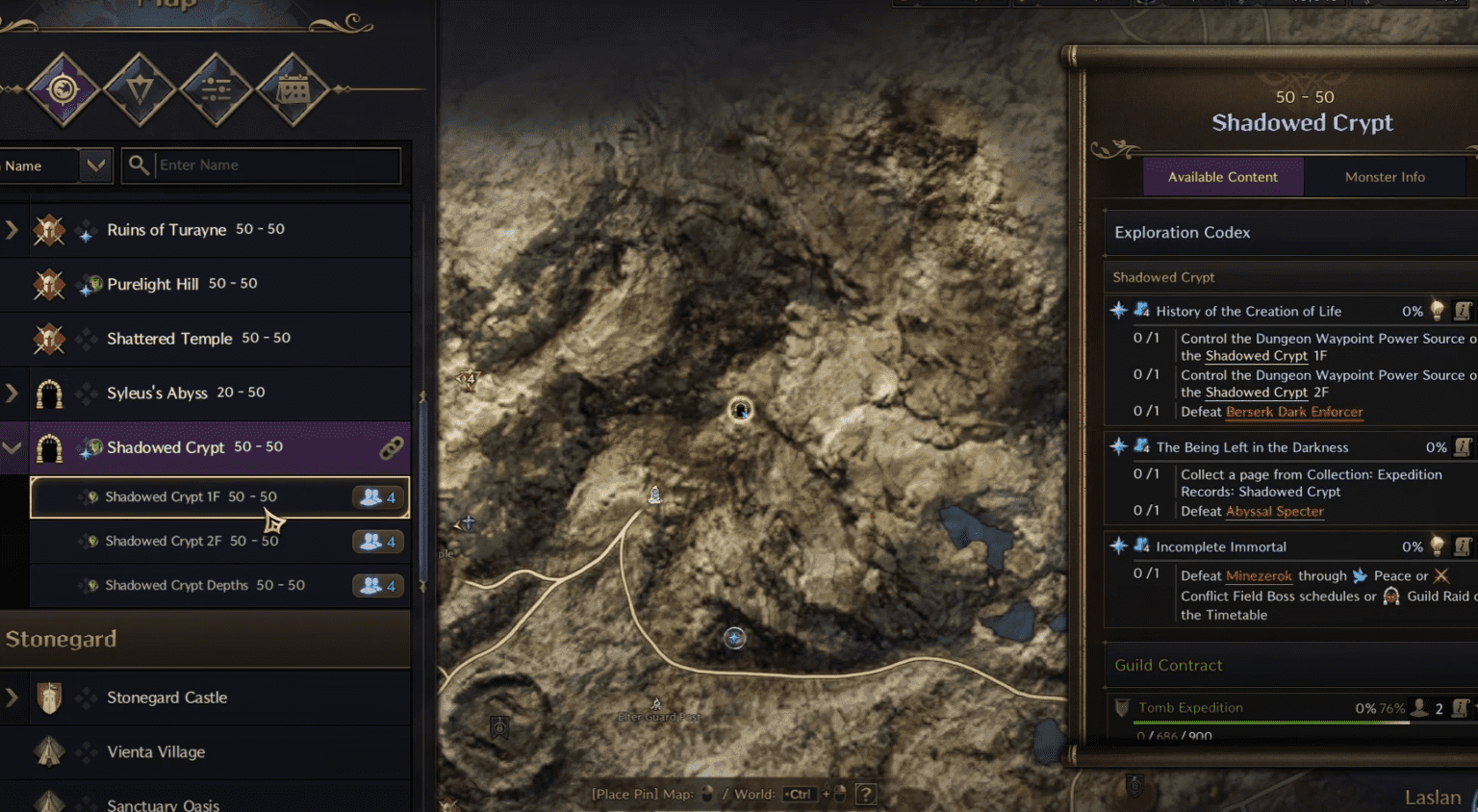Click the Berserk Dark Enforcer link
Viewport: 1478px width, 812px height.
click(1293, 412)
